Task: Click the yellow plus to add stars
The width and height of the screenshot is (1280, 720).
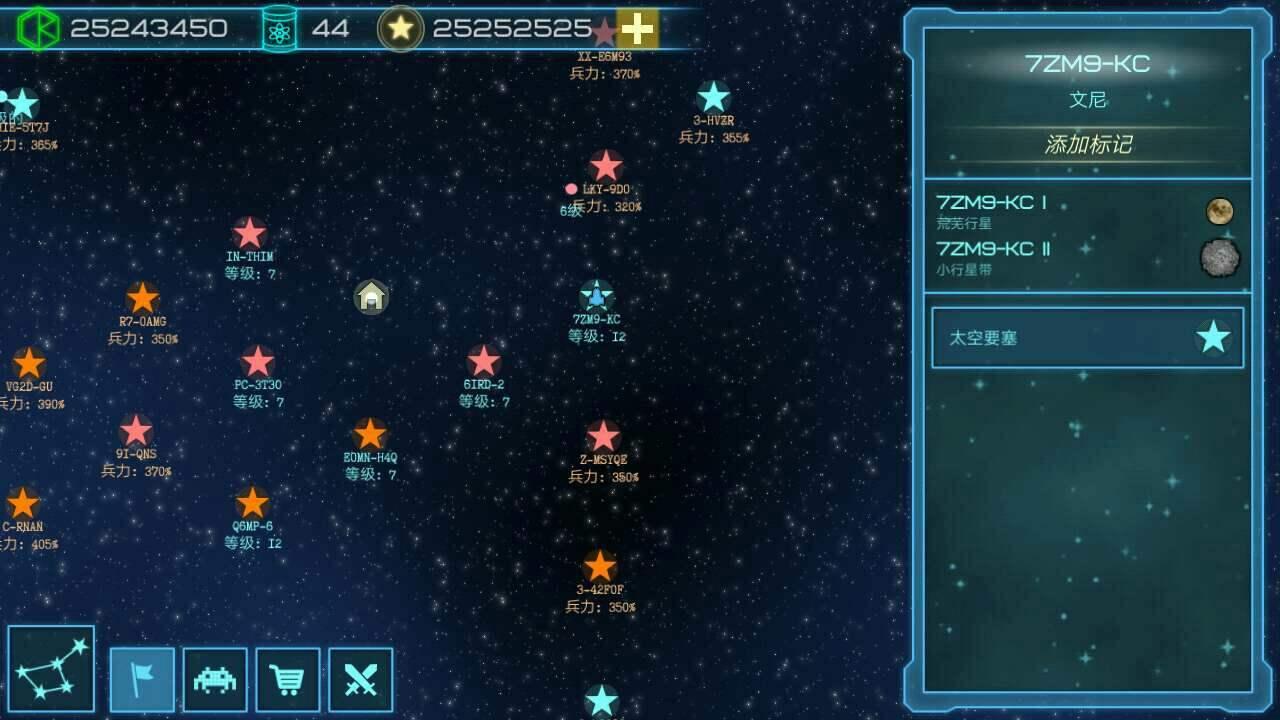Action: click(637, 29)
